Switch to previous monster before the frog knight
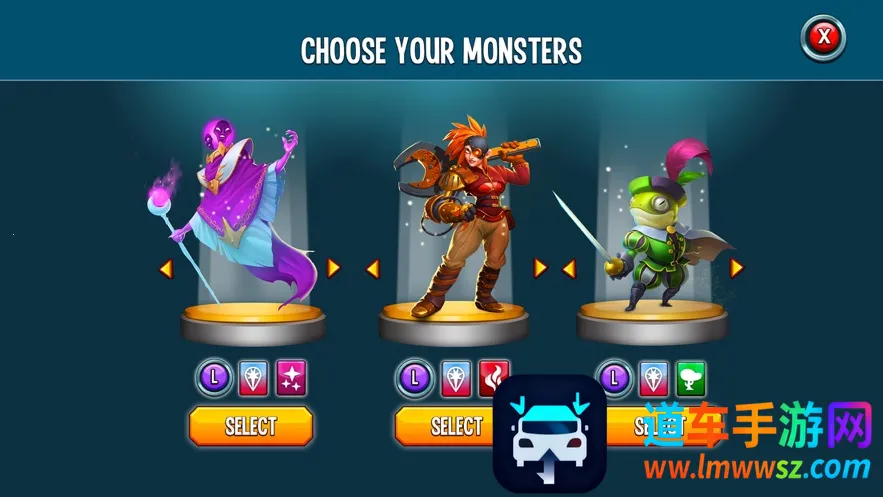 568,268
